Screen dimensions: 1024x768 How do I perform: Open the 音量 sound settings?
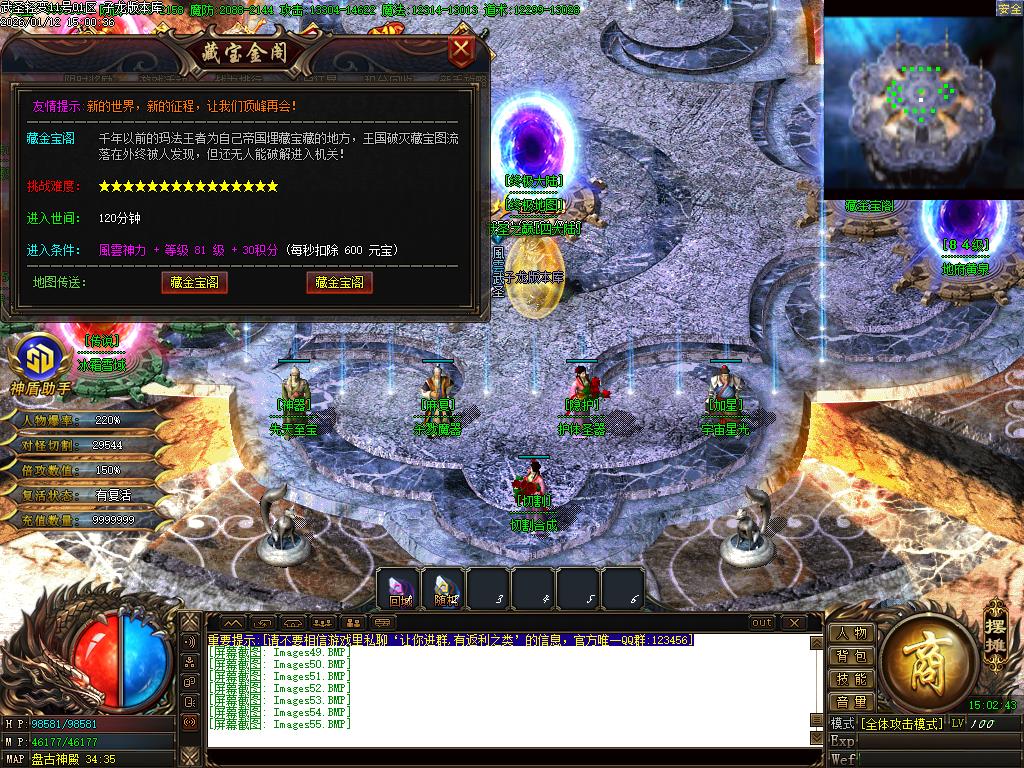click(x=851, y=703)
